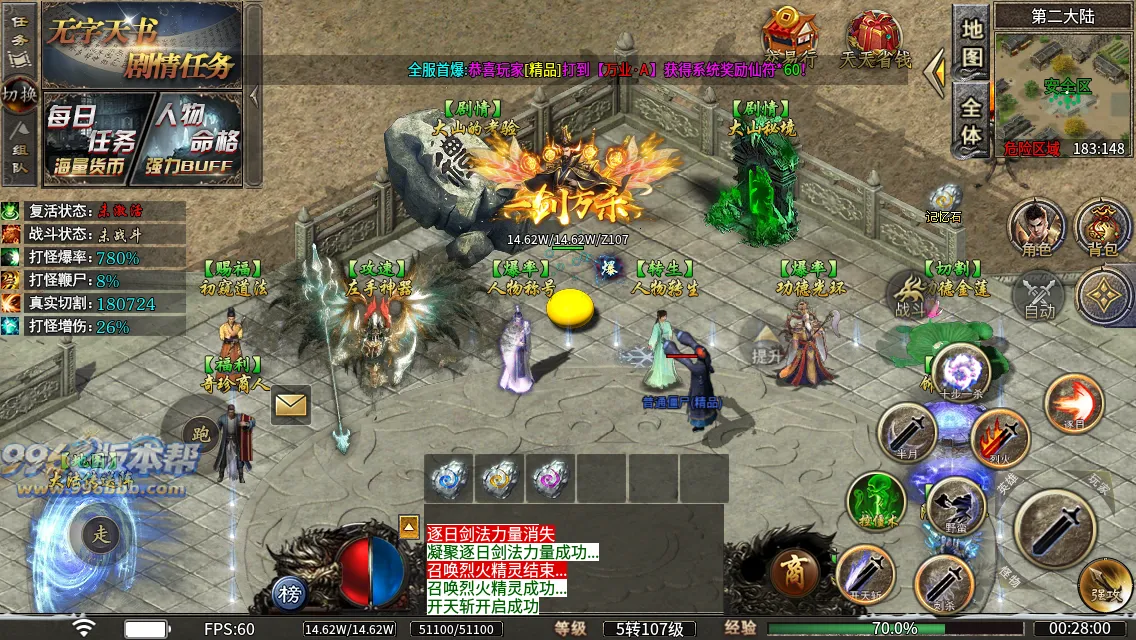This screenshot has width=1136, height=640.
Task: Open the 背包 backpack
Action: [1104, 227]
